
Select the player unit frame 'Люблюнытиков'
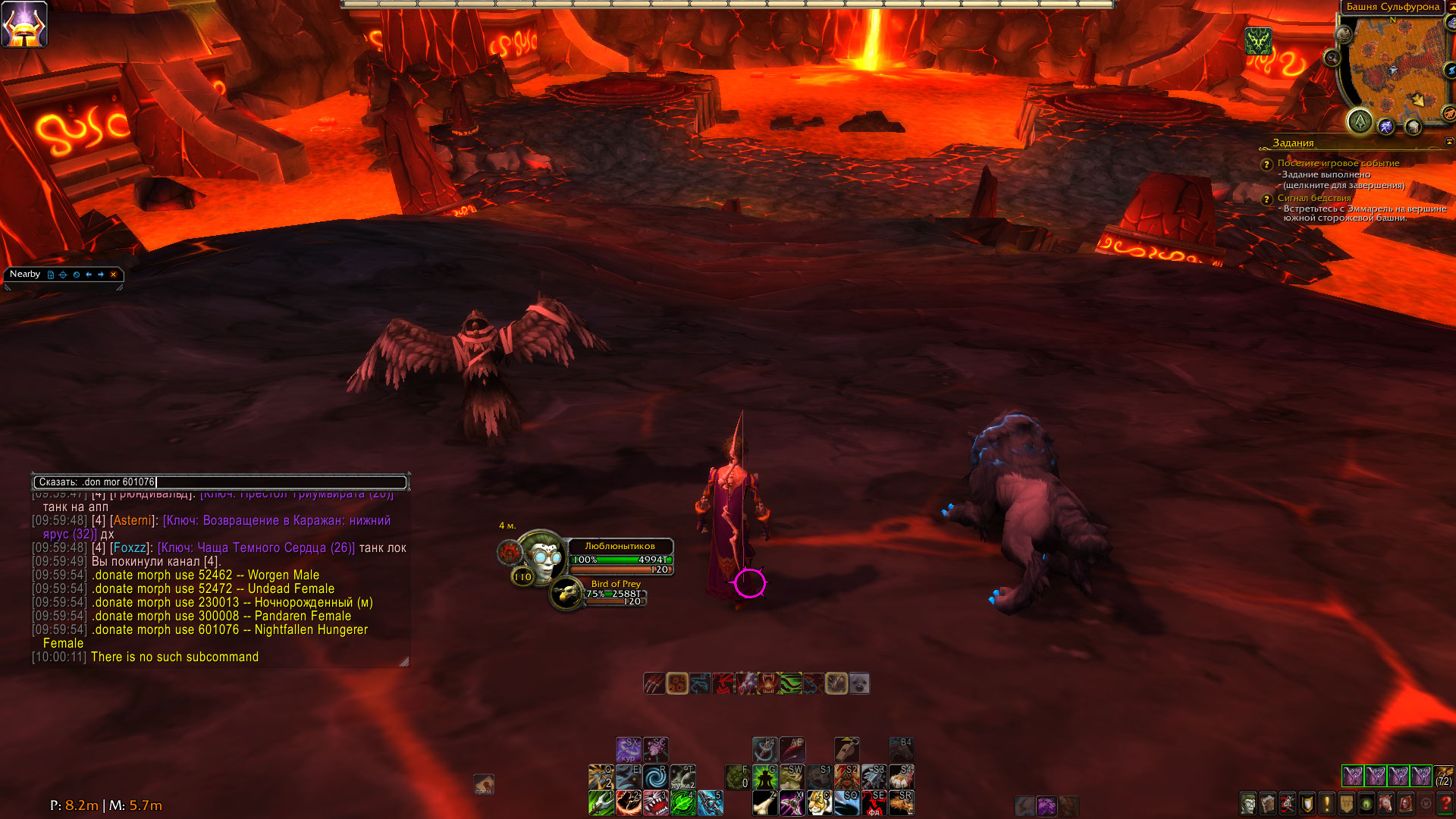[x=620, y=557]
